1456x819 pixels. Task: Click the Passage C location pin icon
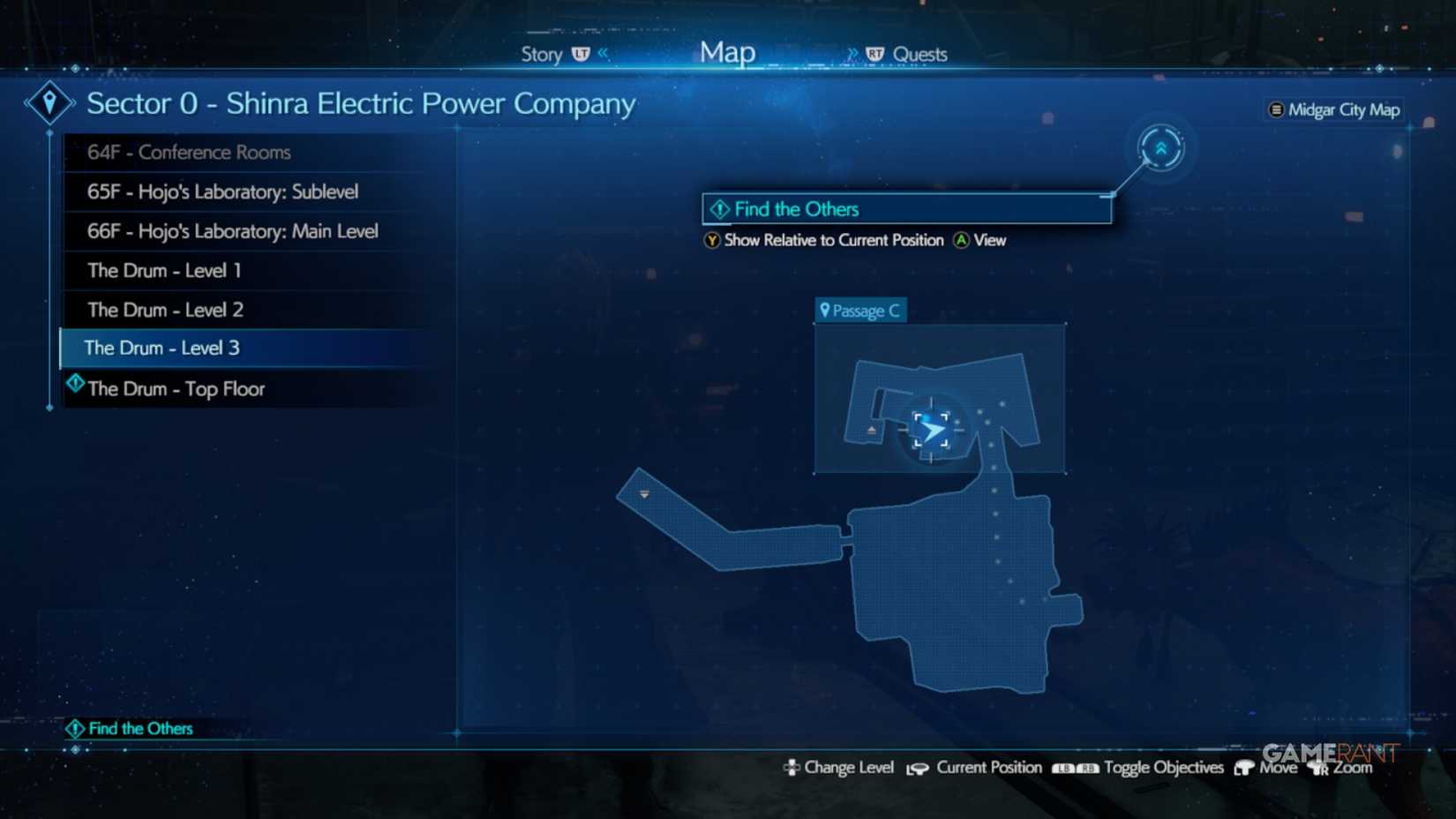[x=826, y=310]
